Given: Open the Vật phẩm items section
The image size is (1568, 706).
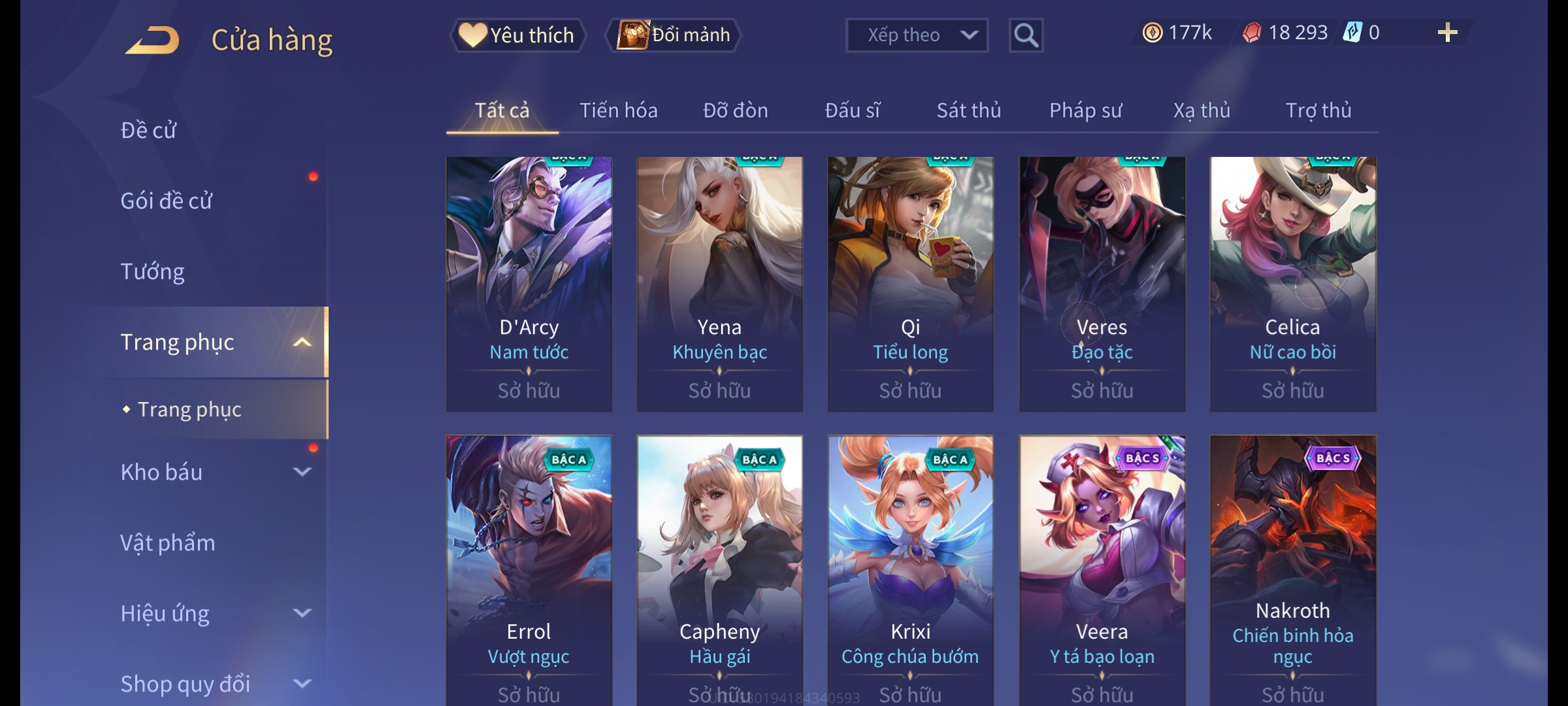Looking at the screenshot, I should click(x=168, y=543).
